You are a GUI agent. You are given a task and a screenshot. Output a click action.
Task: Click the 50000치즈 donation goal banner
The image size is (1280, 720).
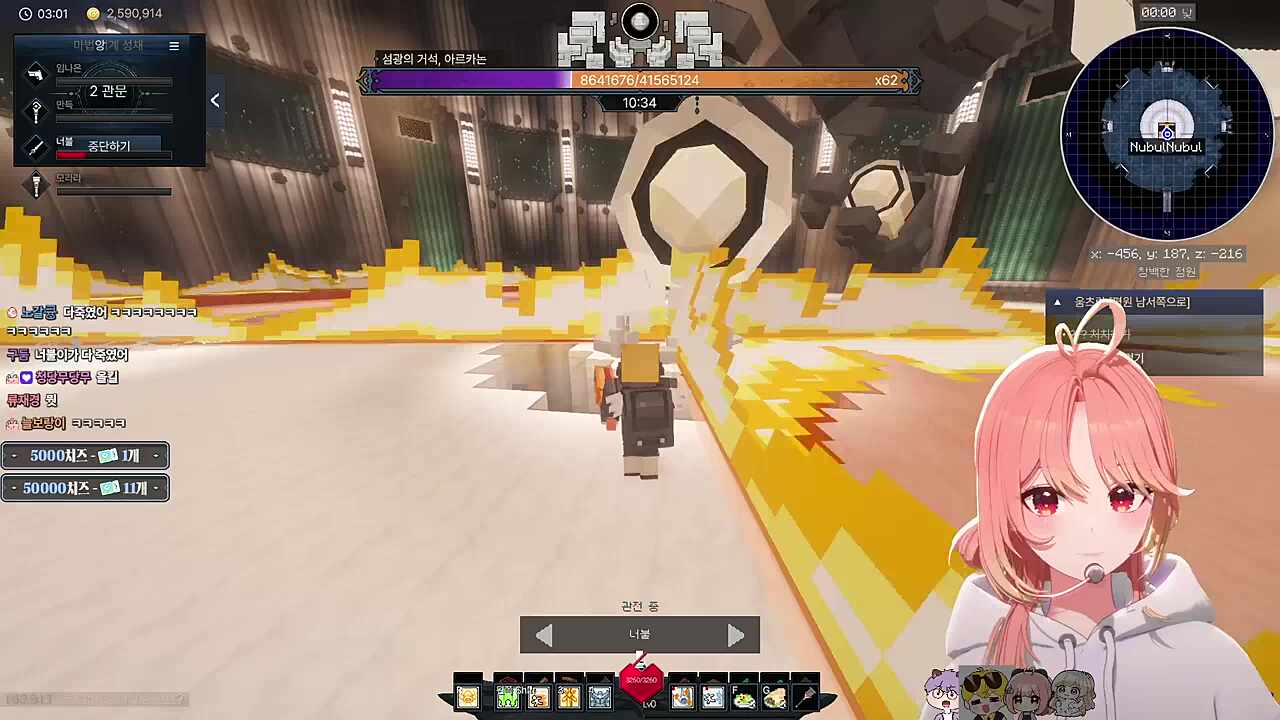[85, 488]
